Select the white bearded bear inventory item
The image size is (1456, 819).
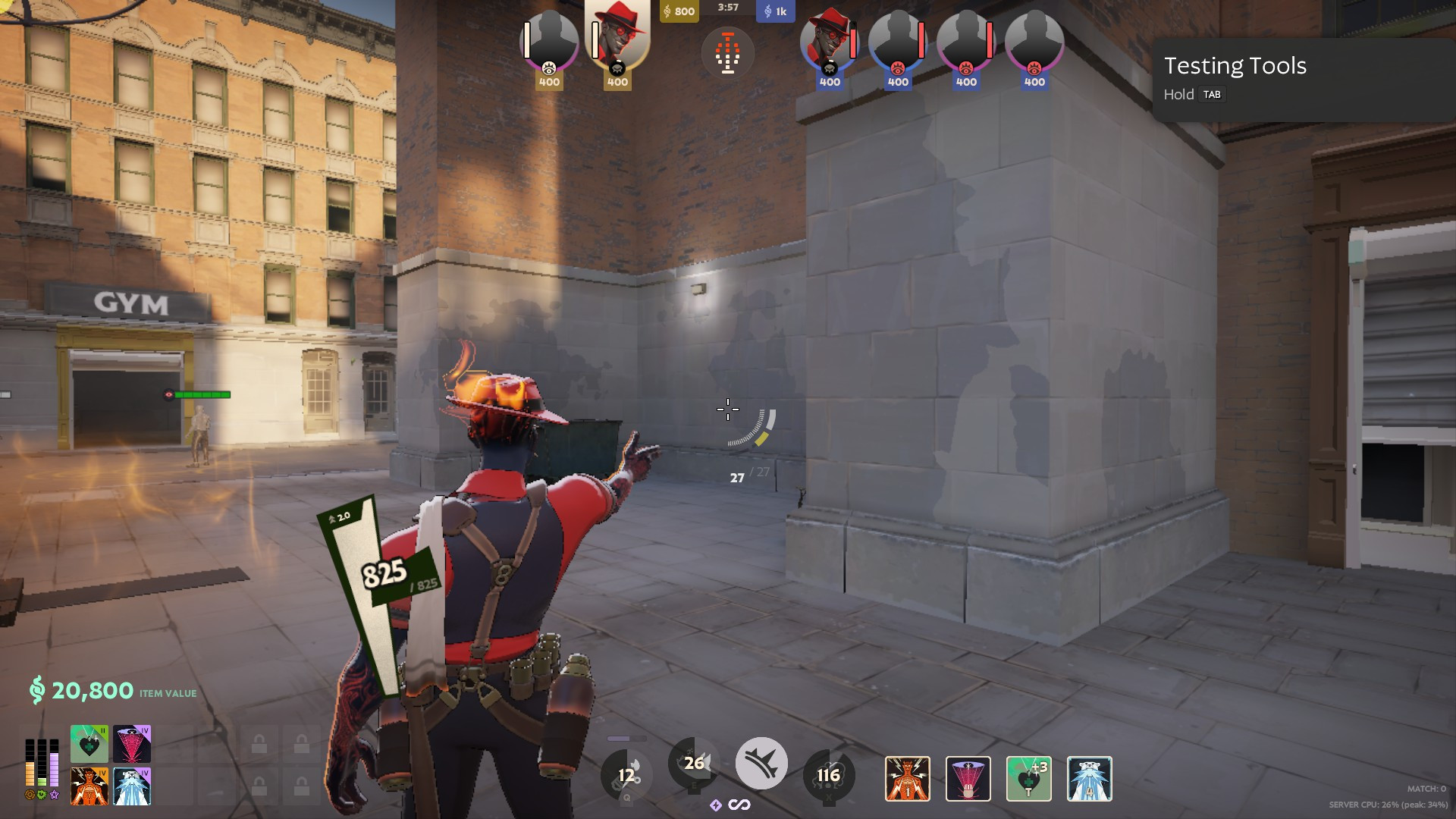pos(132,786)
